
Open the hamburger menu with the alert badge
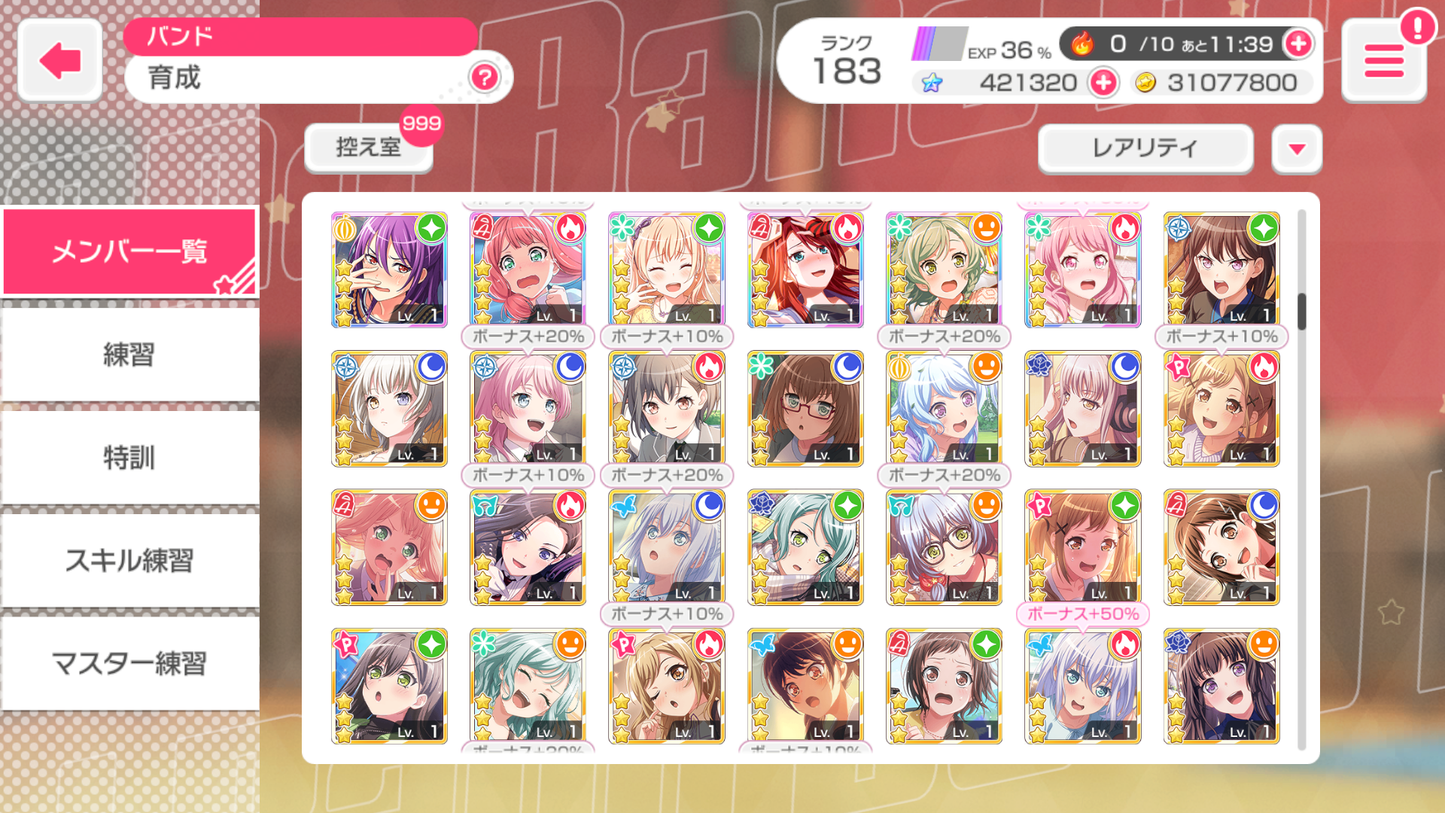point(1384,61)
